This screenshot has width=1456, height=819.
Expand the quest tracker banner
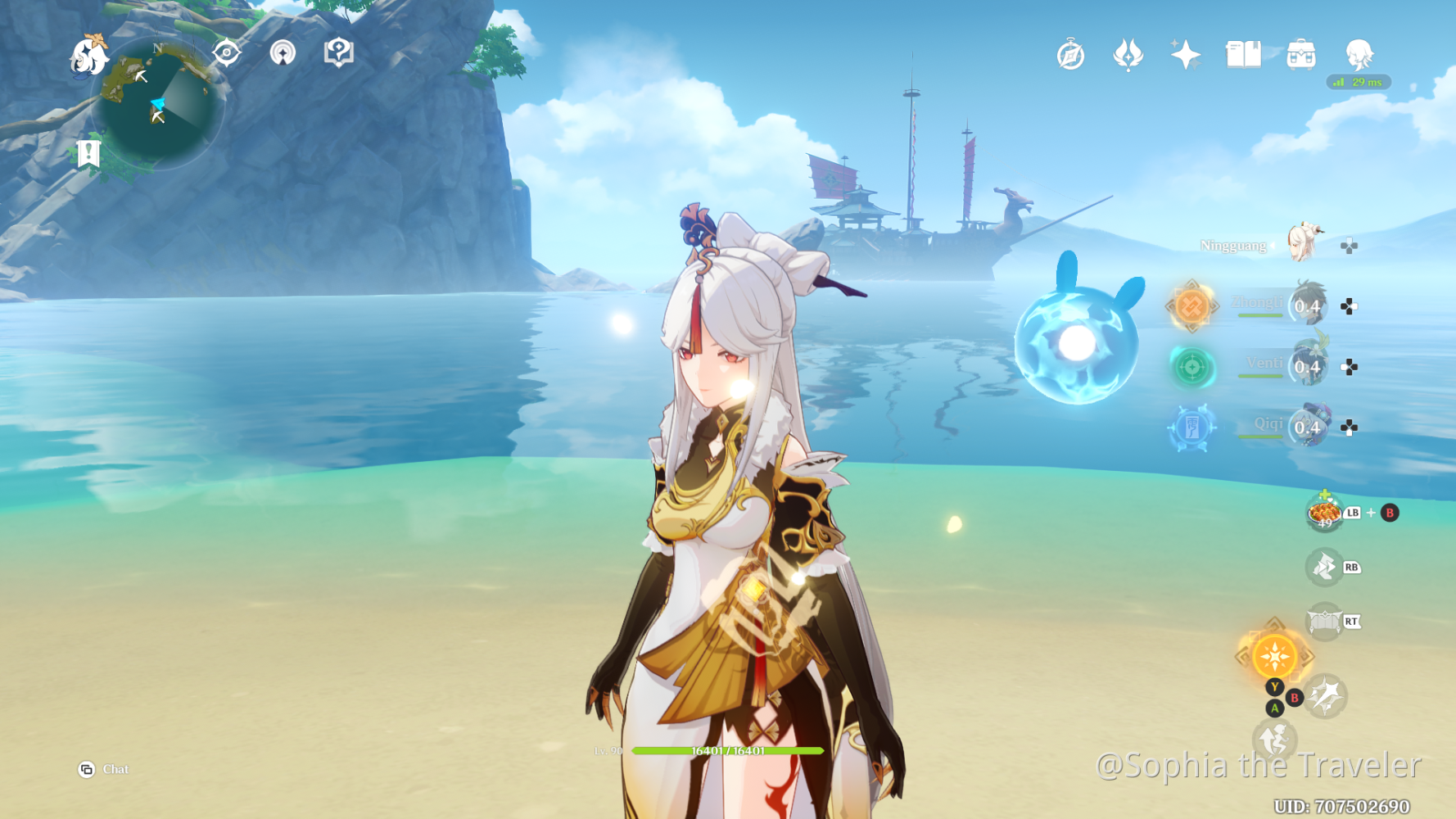pyautogui.click(x=88, y=152)
